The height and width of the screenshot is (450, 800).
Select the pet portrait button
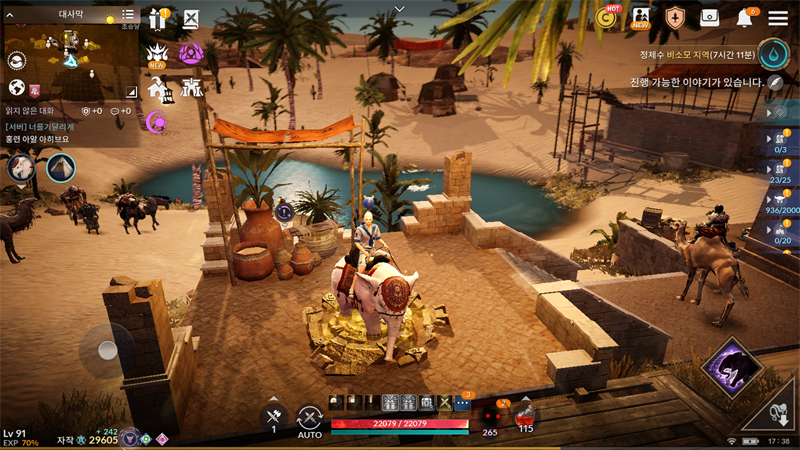pyautogui.click(x=21, y=167)
